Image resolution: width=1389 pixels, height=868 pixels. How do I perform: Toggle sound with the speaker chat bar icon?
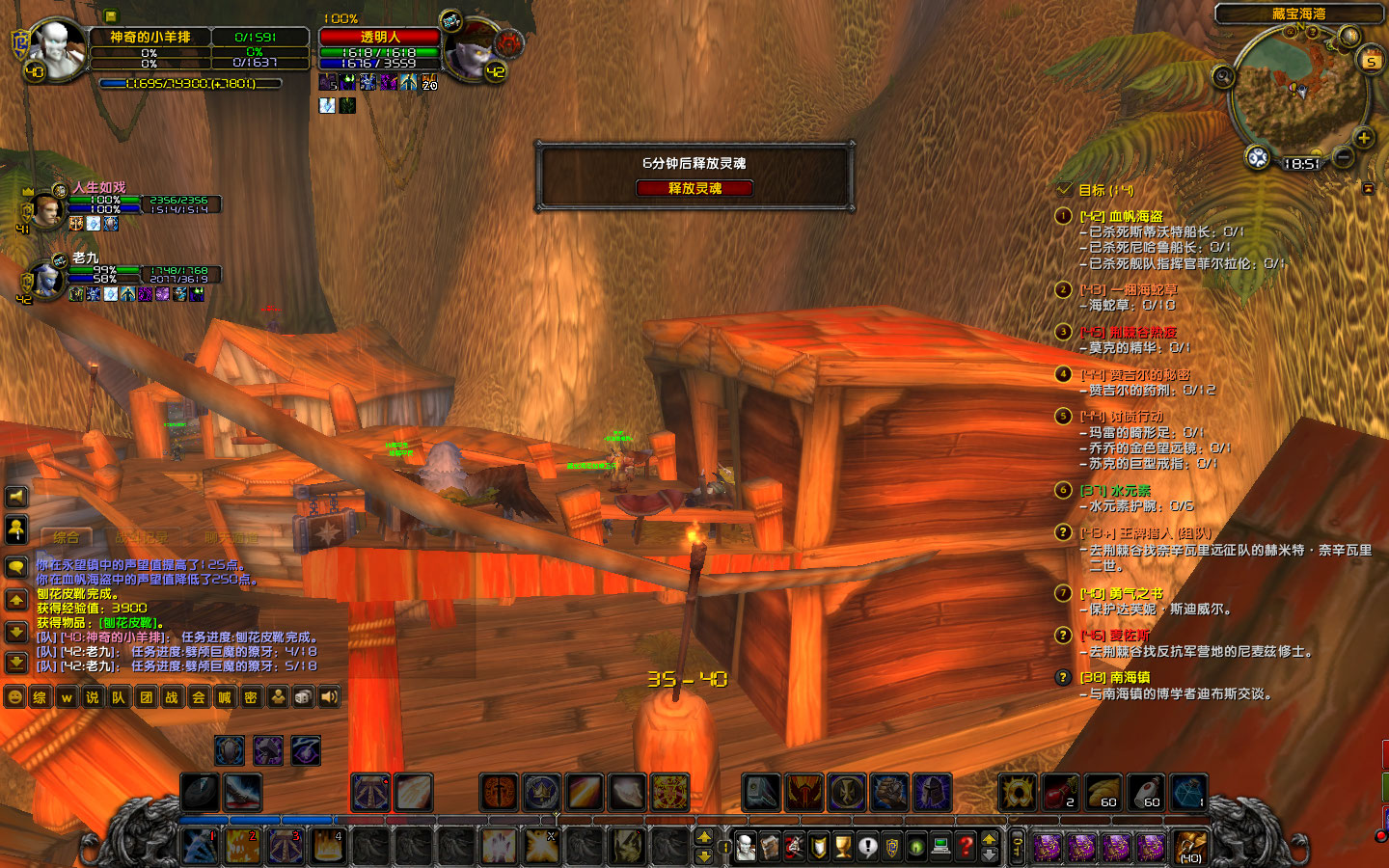328,696
